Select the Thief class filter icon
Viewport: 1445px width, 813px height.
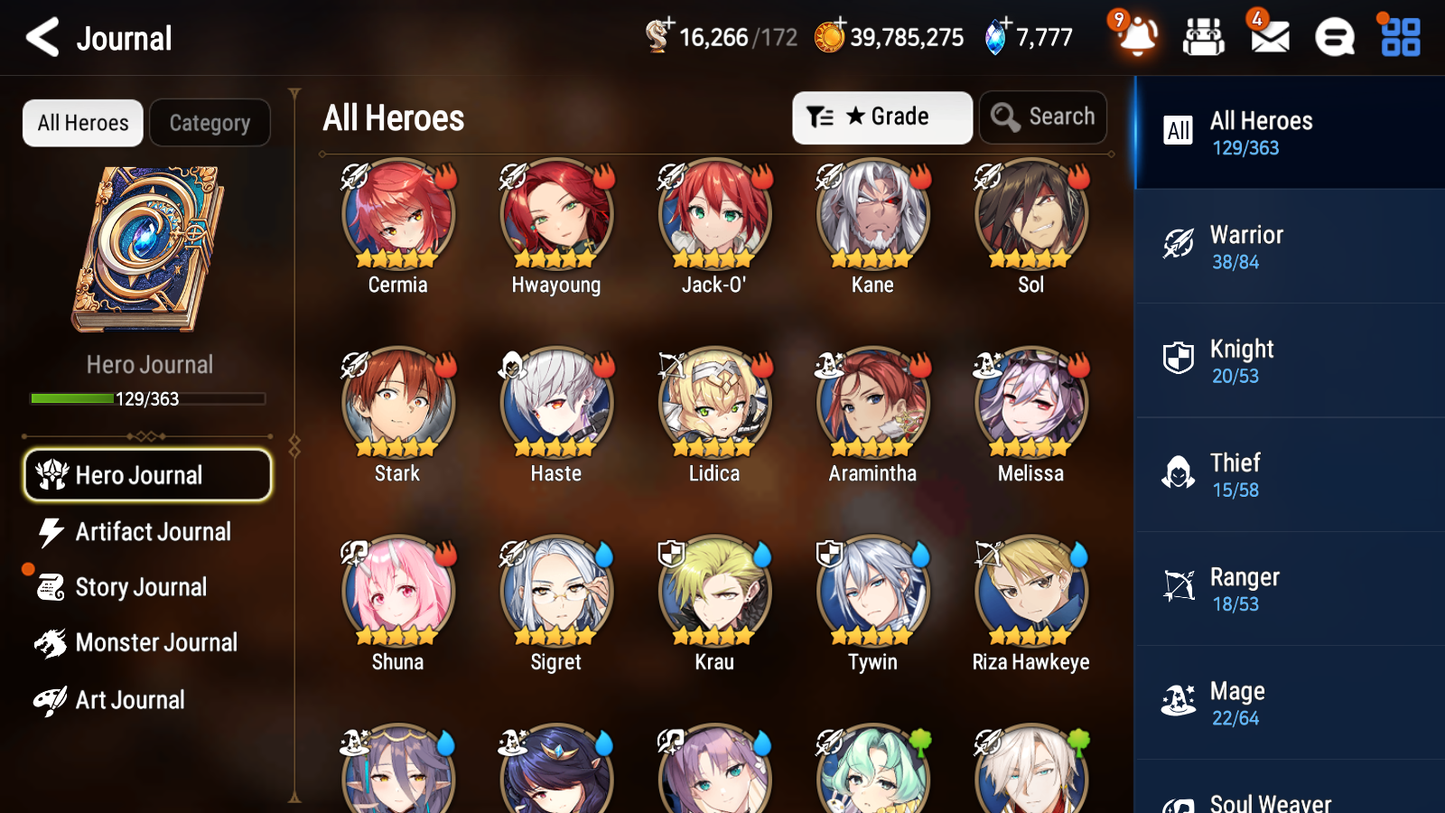click(1179, 474)
